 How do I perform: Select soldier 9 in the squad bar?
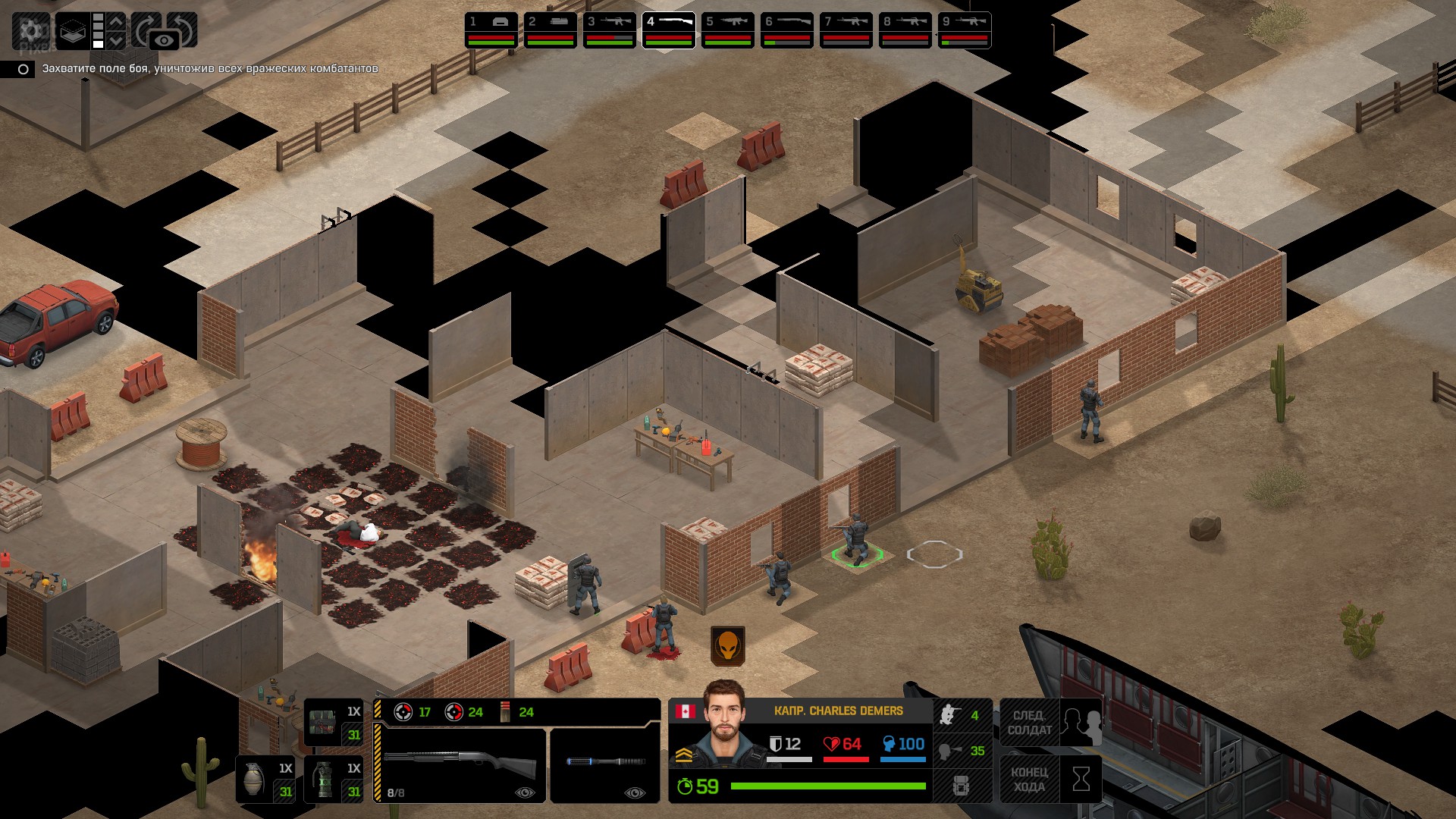(x=965, y=30)
